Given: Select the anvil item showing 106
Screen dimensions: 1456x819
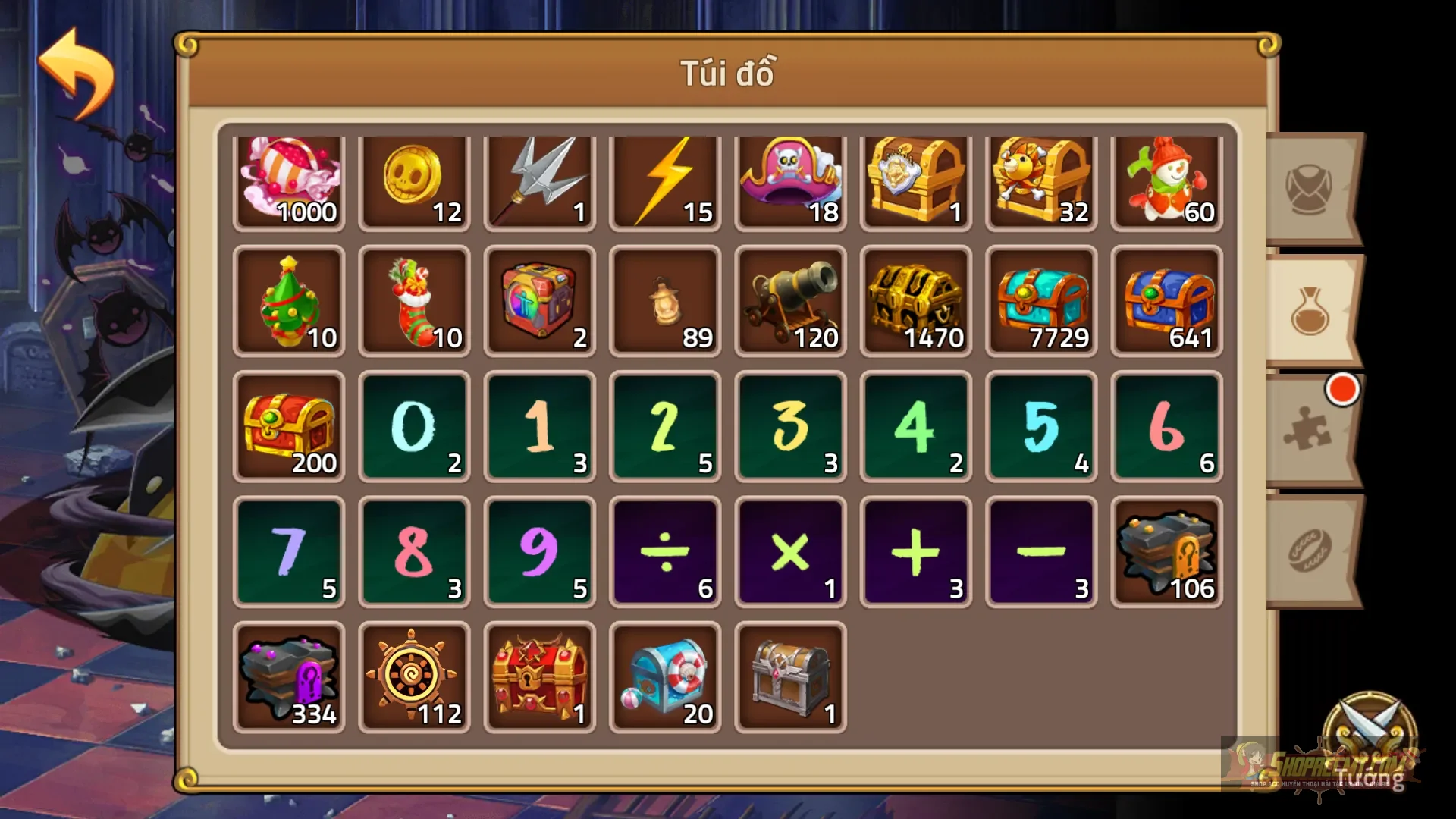Looking at the screenshot, I should (x=1166, y=551).
